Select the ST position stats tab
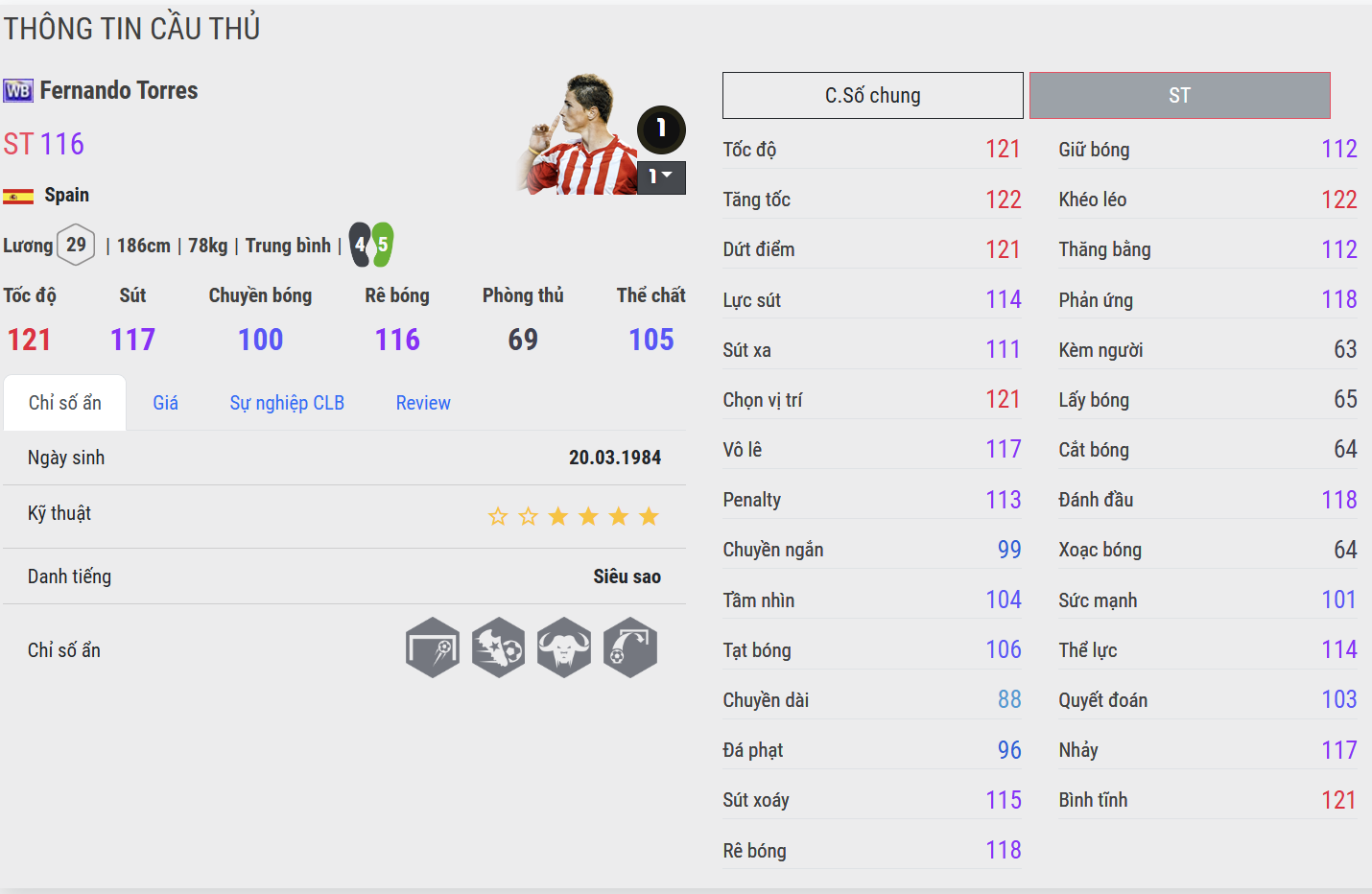This screenshot has width=1372, height=894. coord(1179,96)
